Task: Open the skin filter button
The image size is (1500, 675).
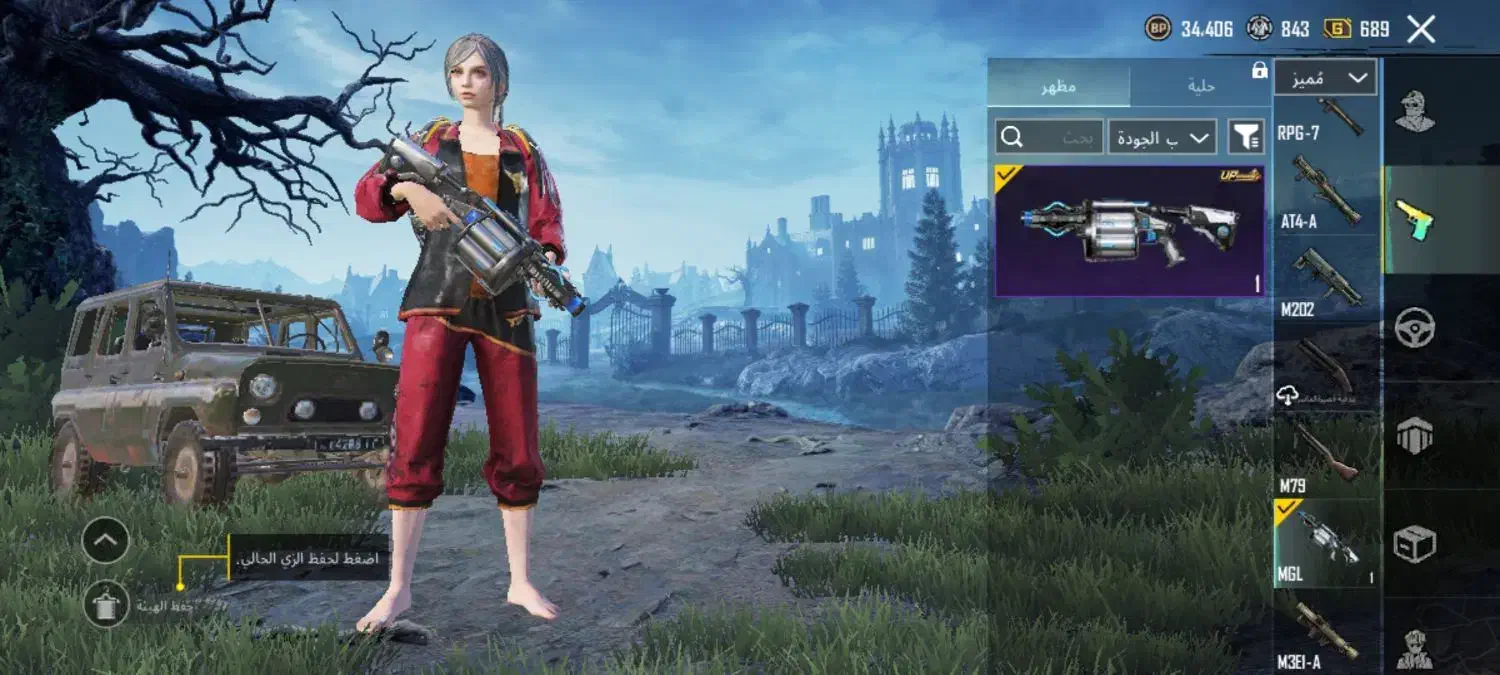Action: [1246, 137]
